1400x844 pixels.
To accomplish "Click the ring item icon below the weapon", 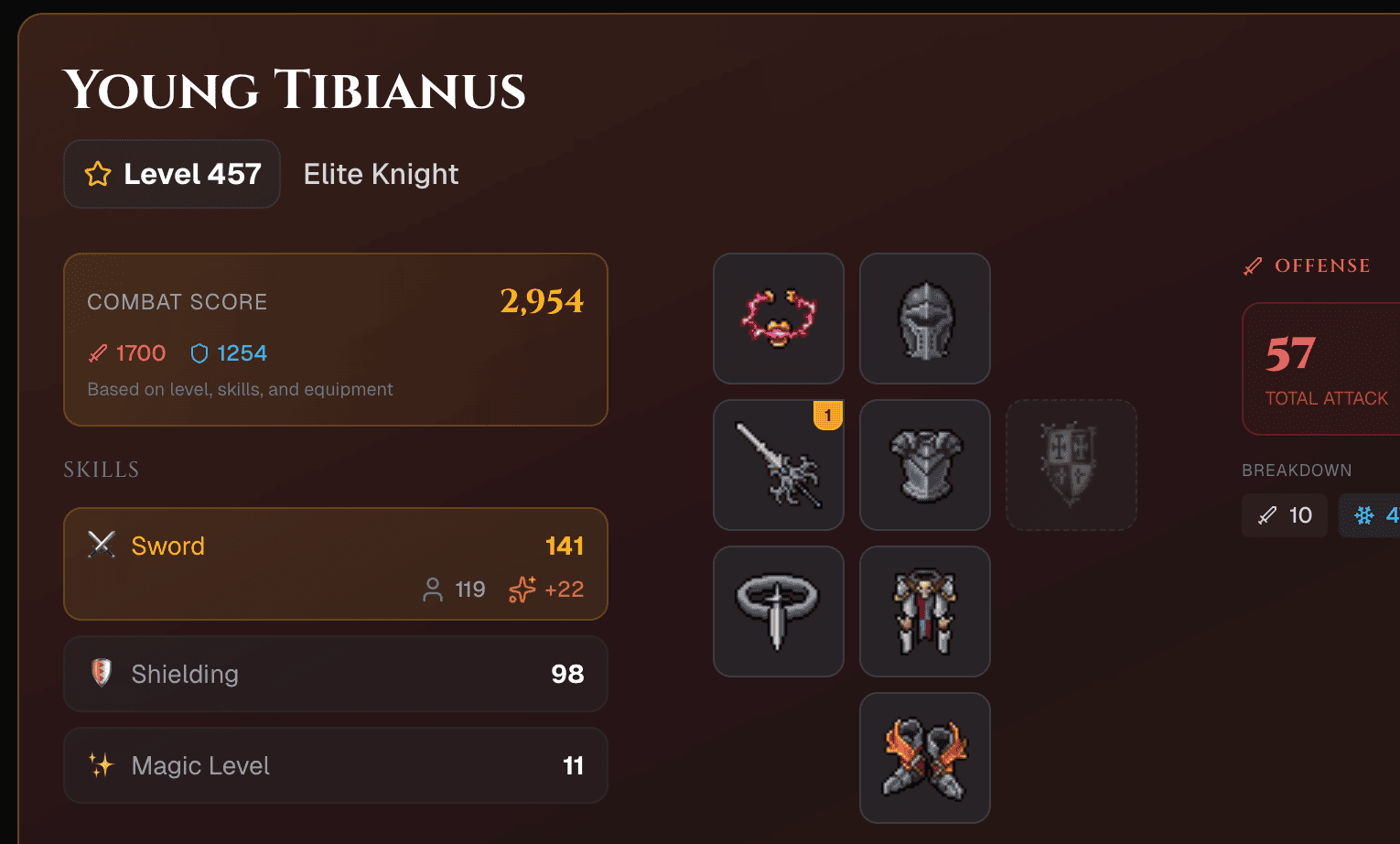I will tap(778, 611).
